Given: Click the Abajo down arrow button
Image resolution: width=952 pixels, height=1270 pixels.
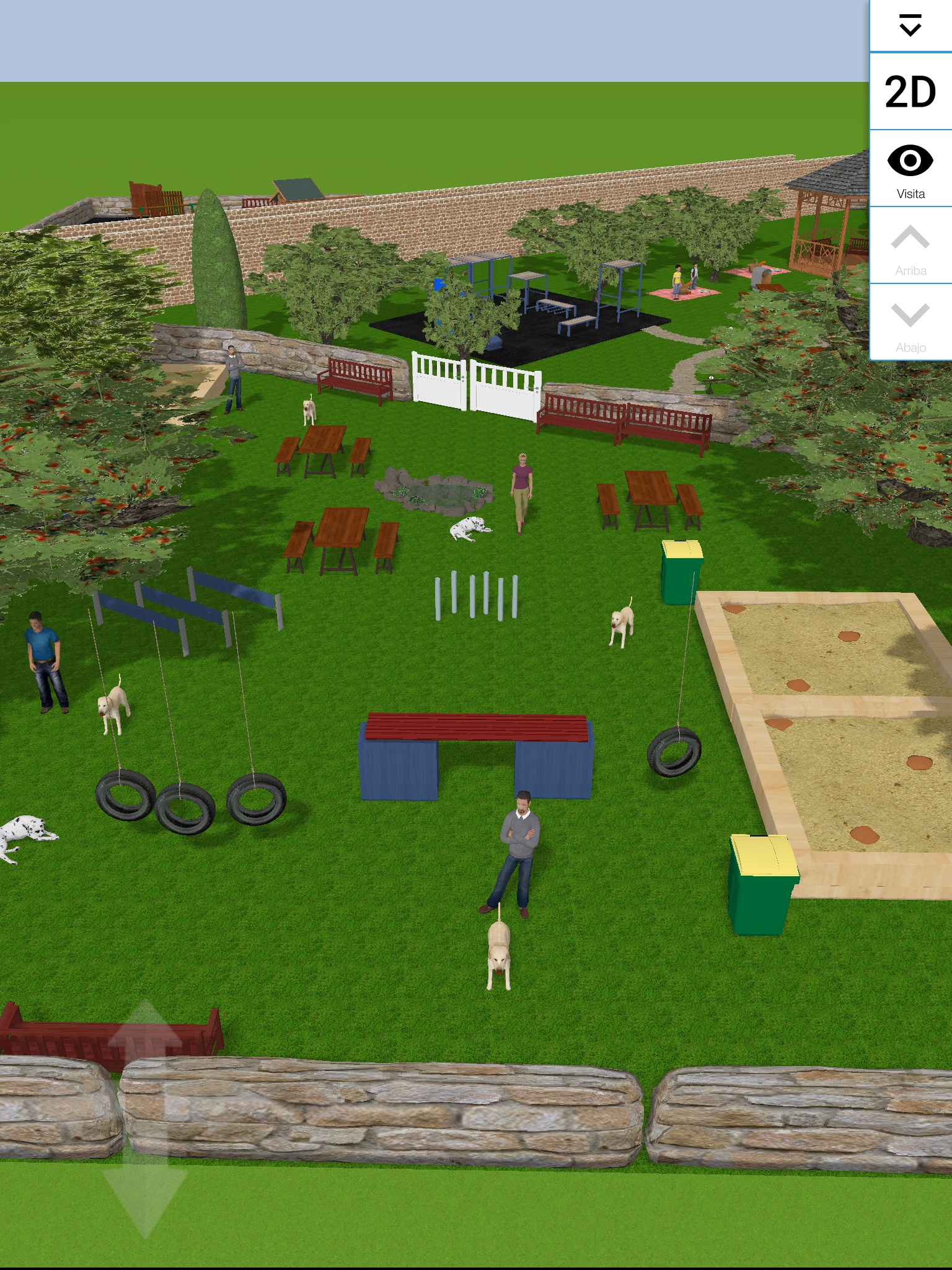Looking at the screenshot, I should [x=910, y=323].
